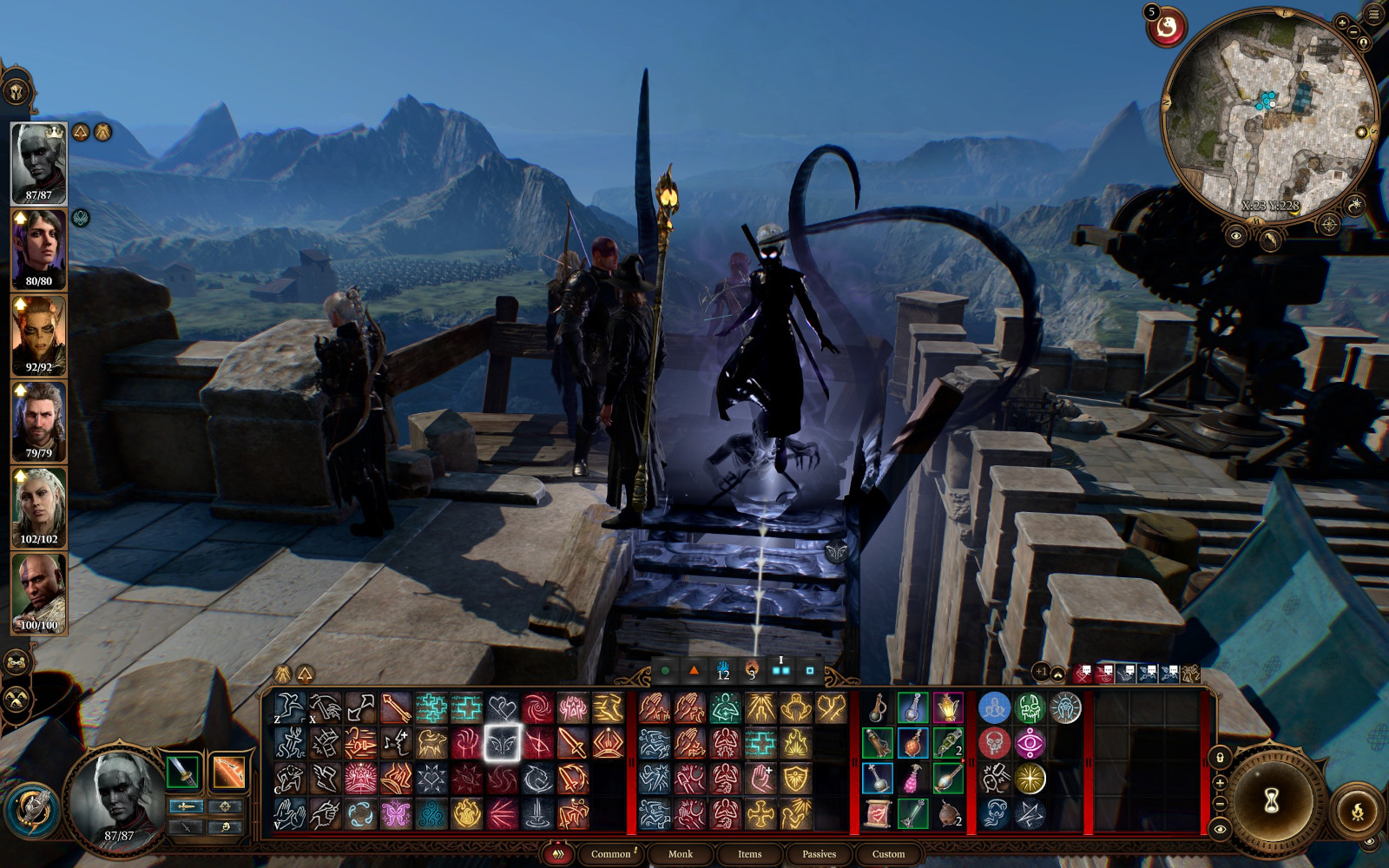
Task: Activate the purple eye circular ability
Action: pyautogui.click(x=1030, y=743)
